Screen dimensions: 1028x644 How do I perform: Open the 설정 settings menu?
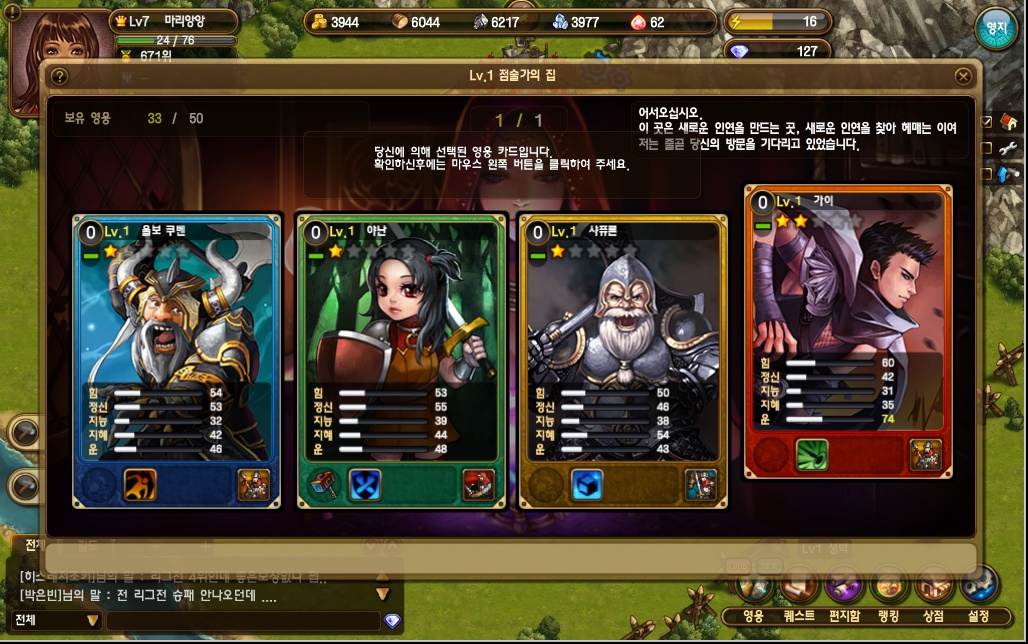click(x=979, y=615)
